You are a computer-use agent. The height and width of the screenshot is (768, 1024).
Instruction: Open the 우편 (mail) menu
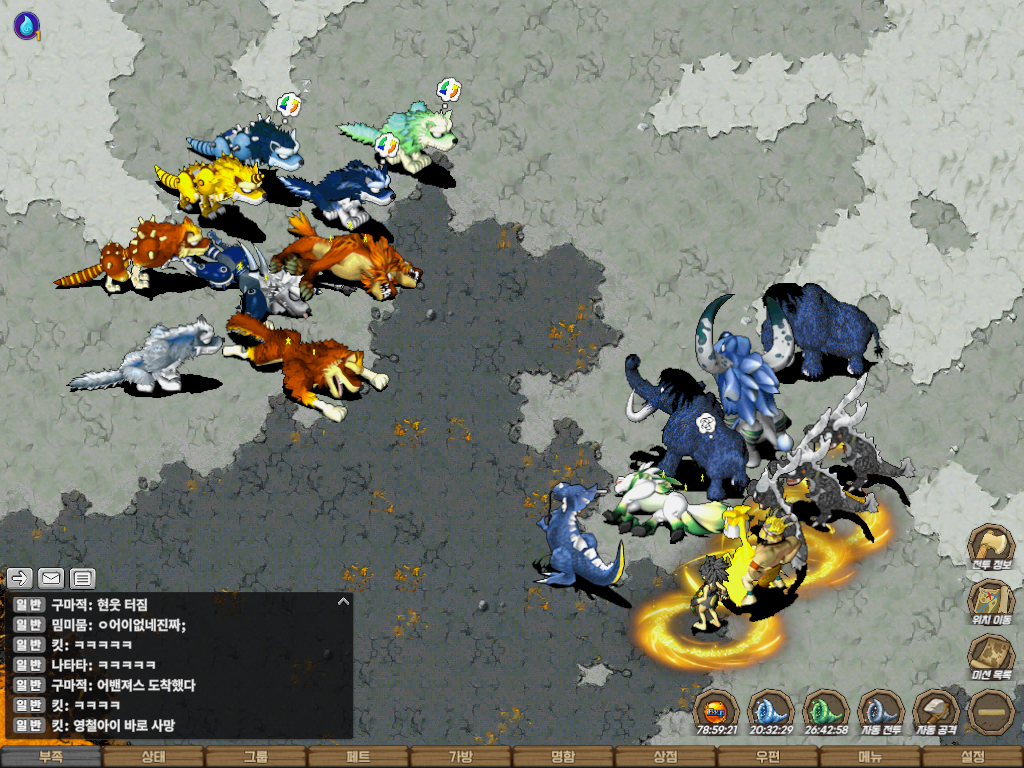[768, 757]
